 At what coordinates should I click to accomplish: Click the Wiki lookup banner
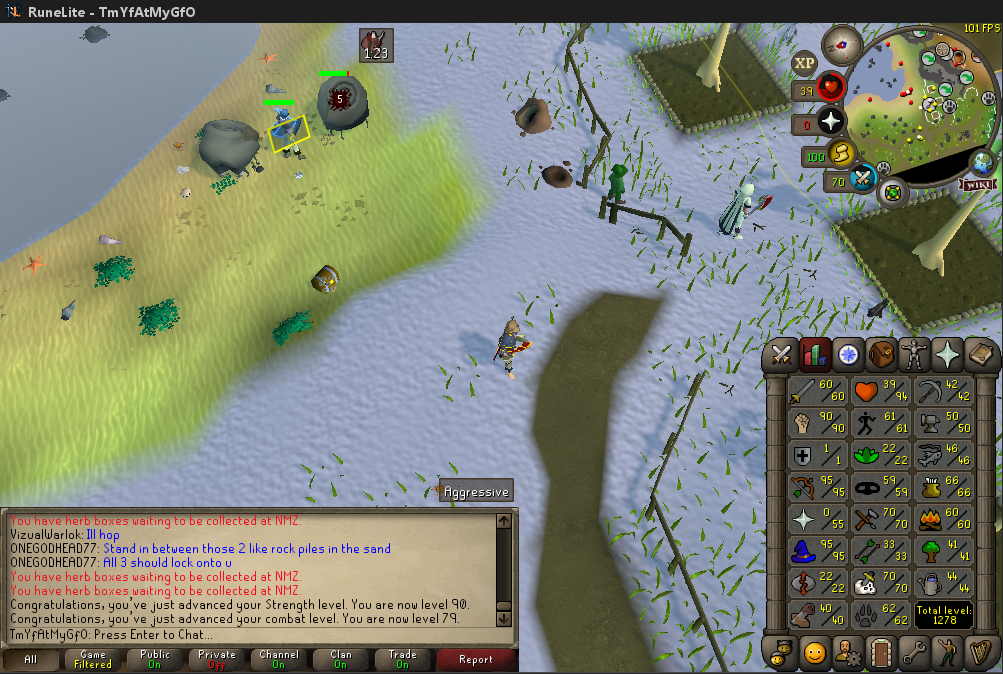tap(977, 184)
